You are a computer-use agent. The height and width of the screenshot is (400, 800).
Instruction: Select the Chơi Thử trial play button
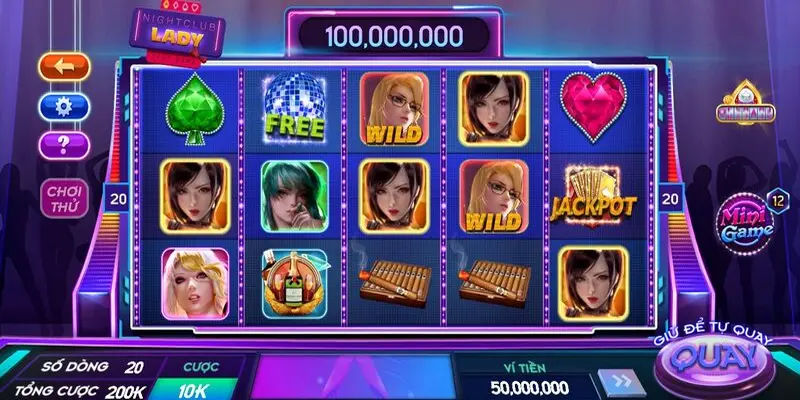click(x=64, y=198)
